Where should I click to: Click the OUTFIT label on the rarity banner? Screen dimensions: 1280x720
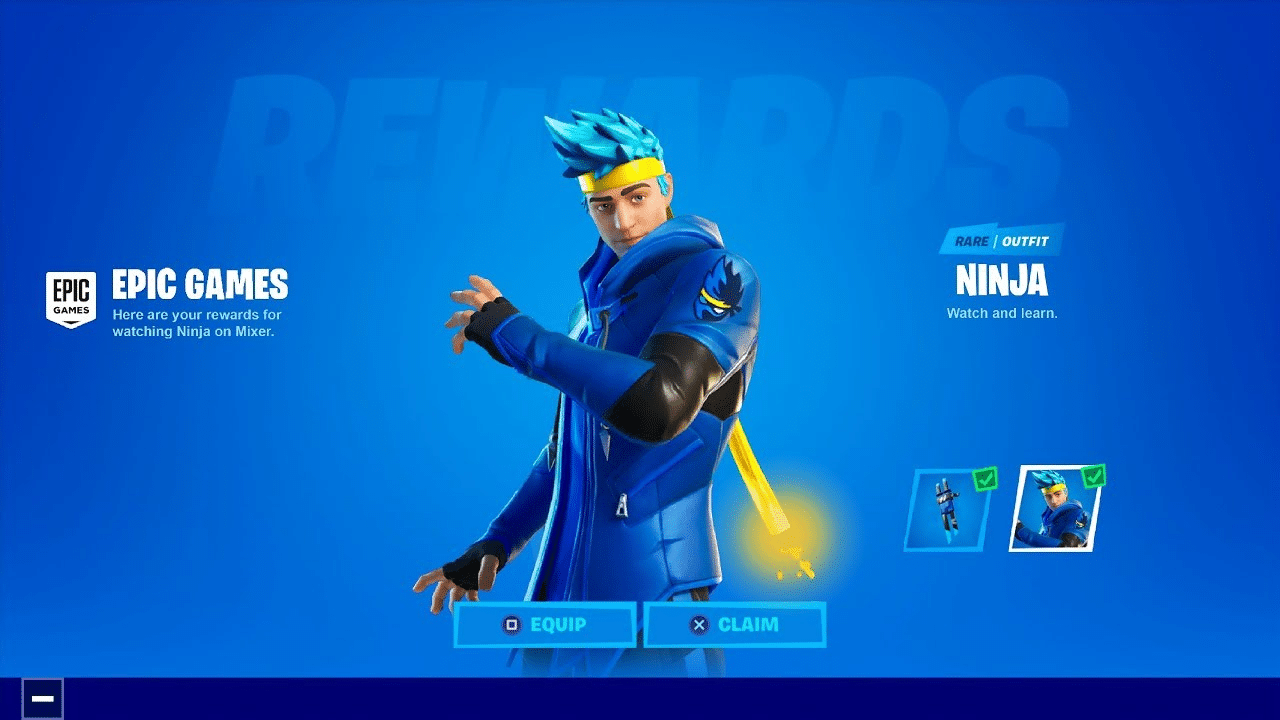click(x=1024, y=241)
